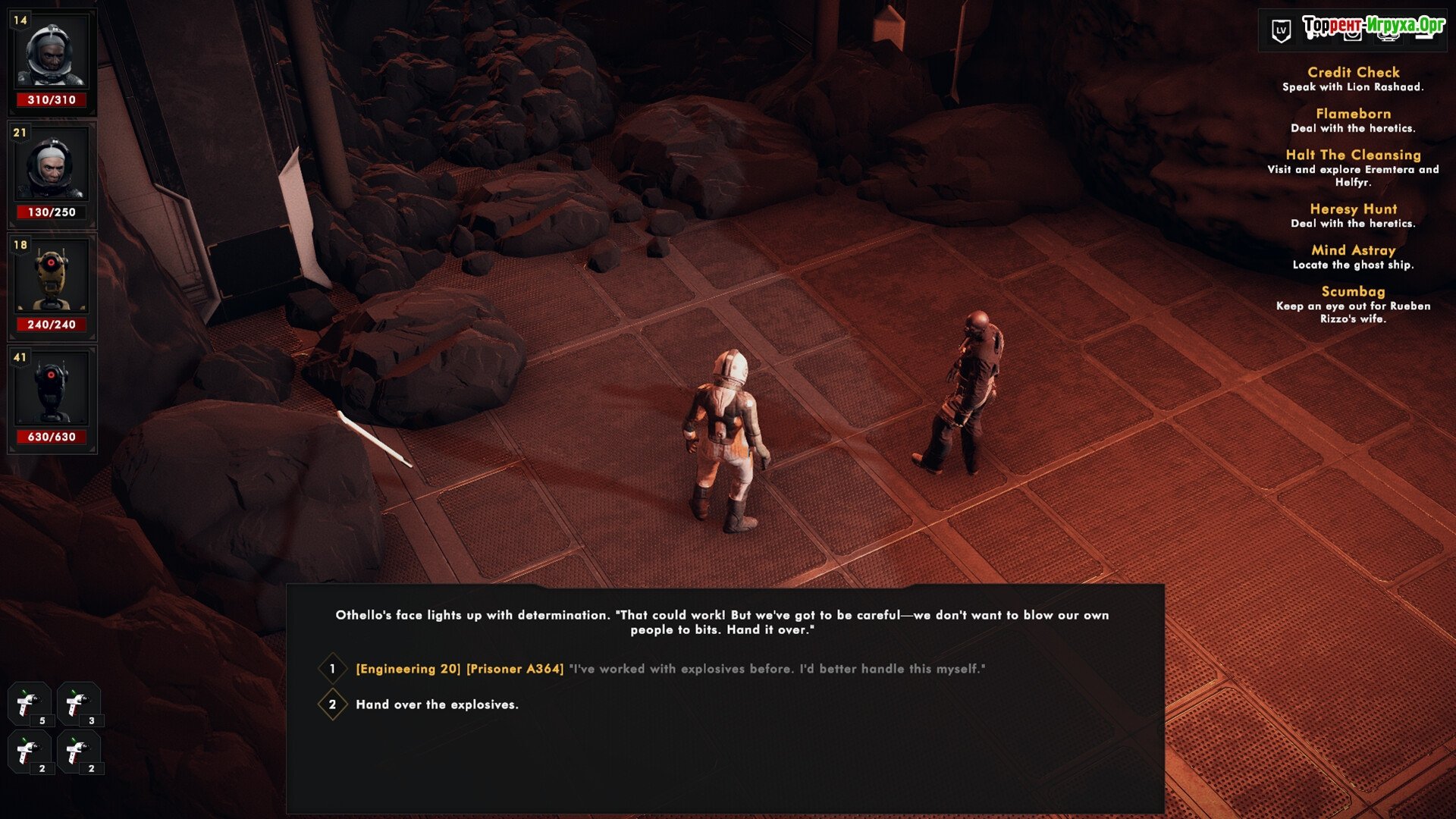1456x819 pixels.
Task: View the Halt The Cleansing quest
Action: [x=1353, y=155]
